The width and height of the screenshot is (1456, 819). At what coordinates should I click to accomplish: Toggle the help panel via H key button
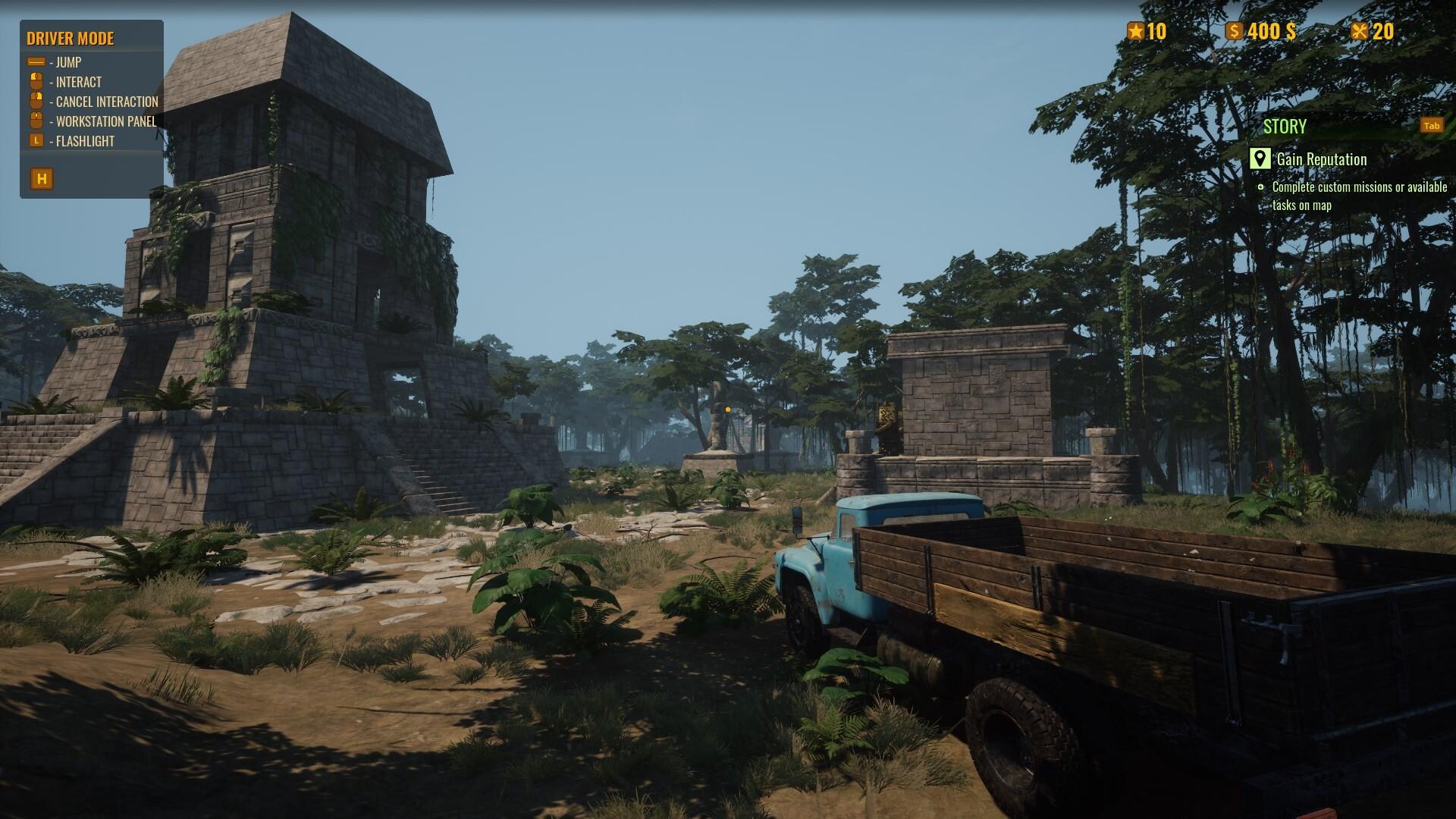click(43, 180)
